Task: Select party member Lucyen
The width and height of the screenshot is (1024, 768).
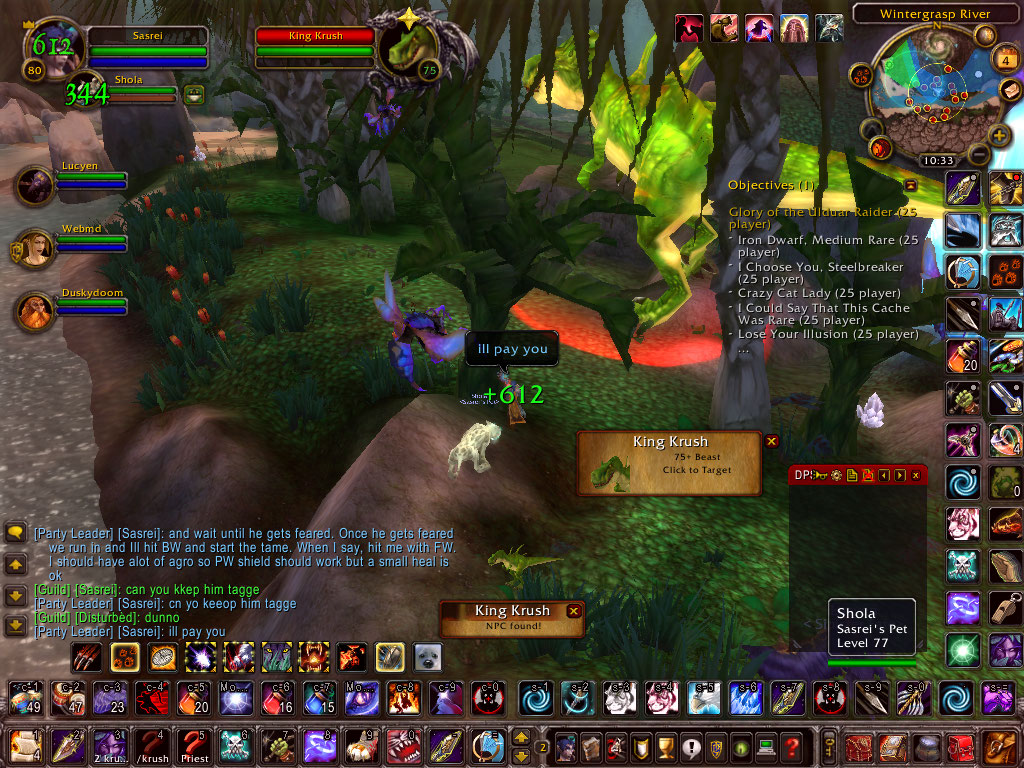Action: [x=36, y=186]
